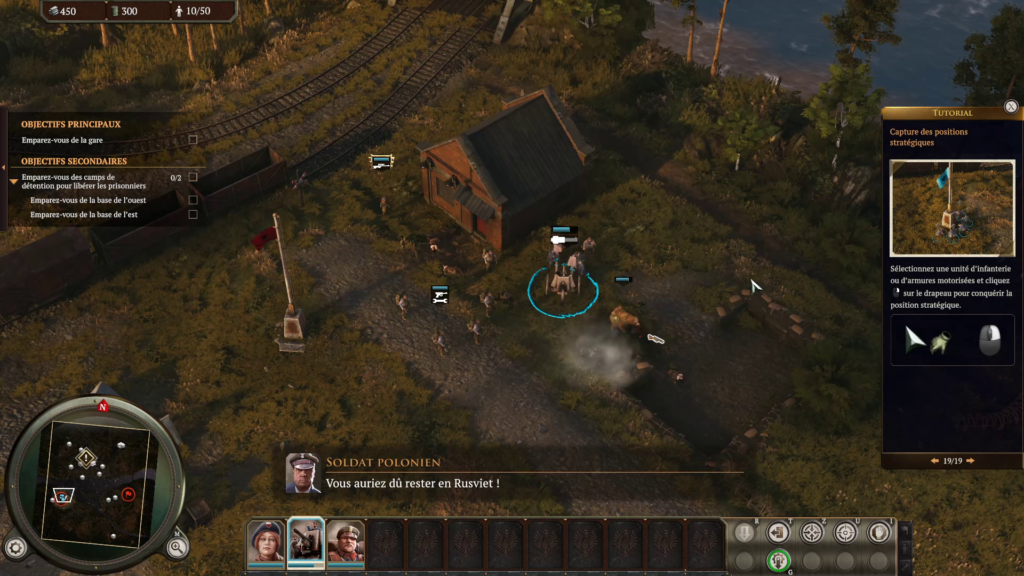Viewport: 1024px width, 576px height.
Task: Click the 'Emparez-vous de la base de l'ouest' objective
Action: tap(88, 200)
